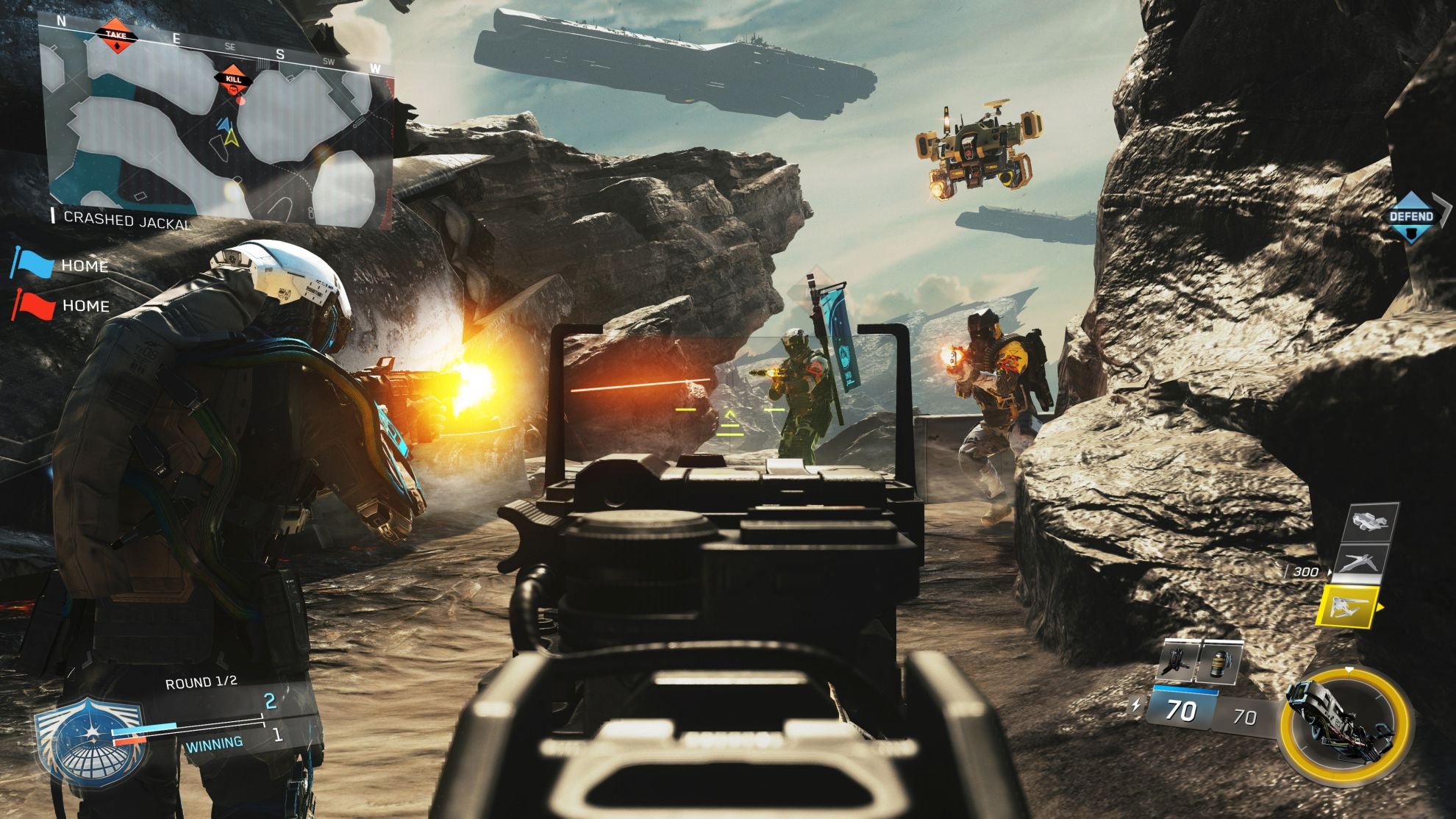
Task: Expand the arrow next to the yellow scorestreak slot
Action: [x=1380, y=607]
